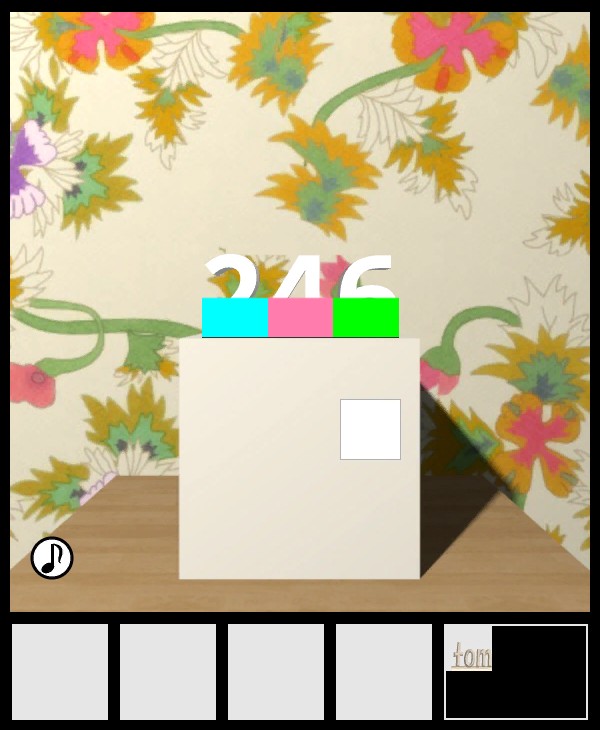Toggle the music note sound button
Viewport: 600px width, 730px height.
[52, 558]
